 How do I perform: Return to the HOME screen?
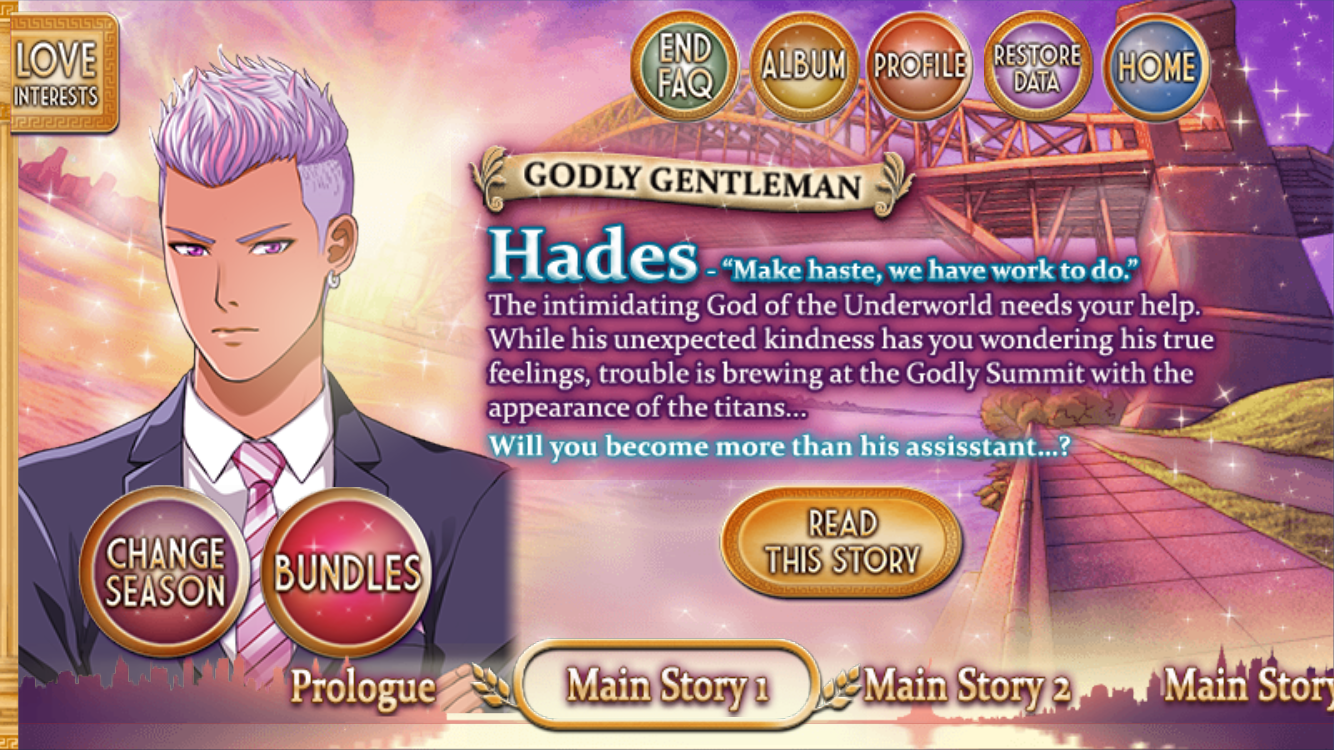(1155, 65)
